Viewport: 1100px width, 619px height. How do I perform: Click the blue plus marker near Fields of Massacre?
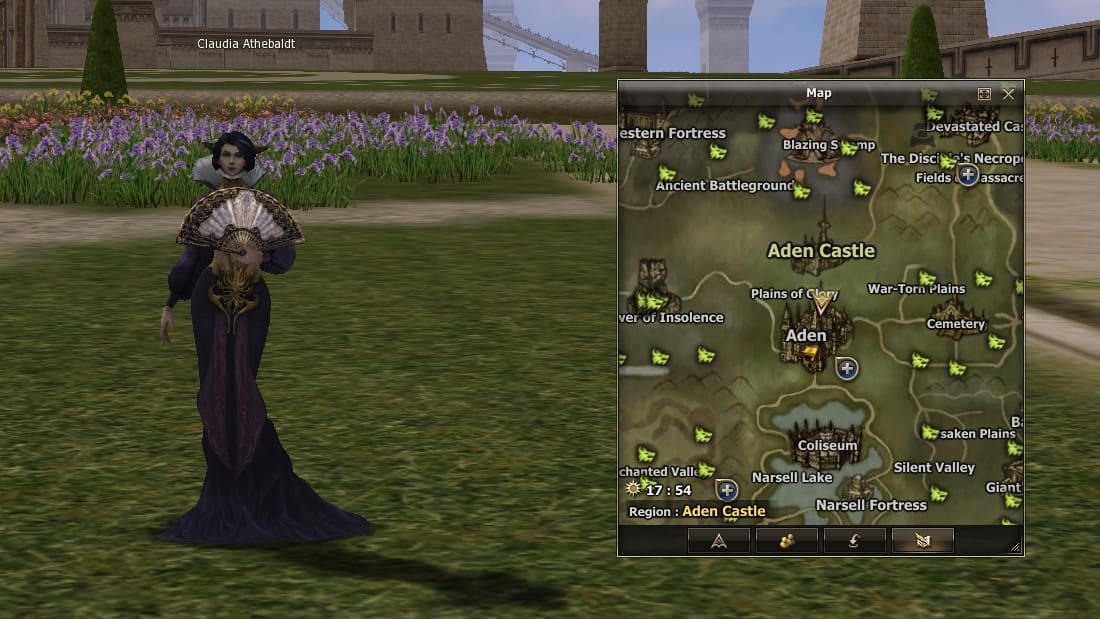pos(968,175)
